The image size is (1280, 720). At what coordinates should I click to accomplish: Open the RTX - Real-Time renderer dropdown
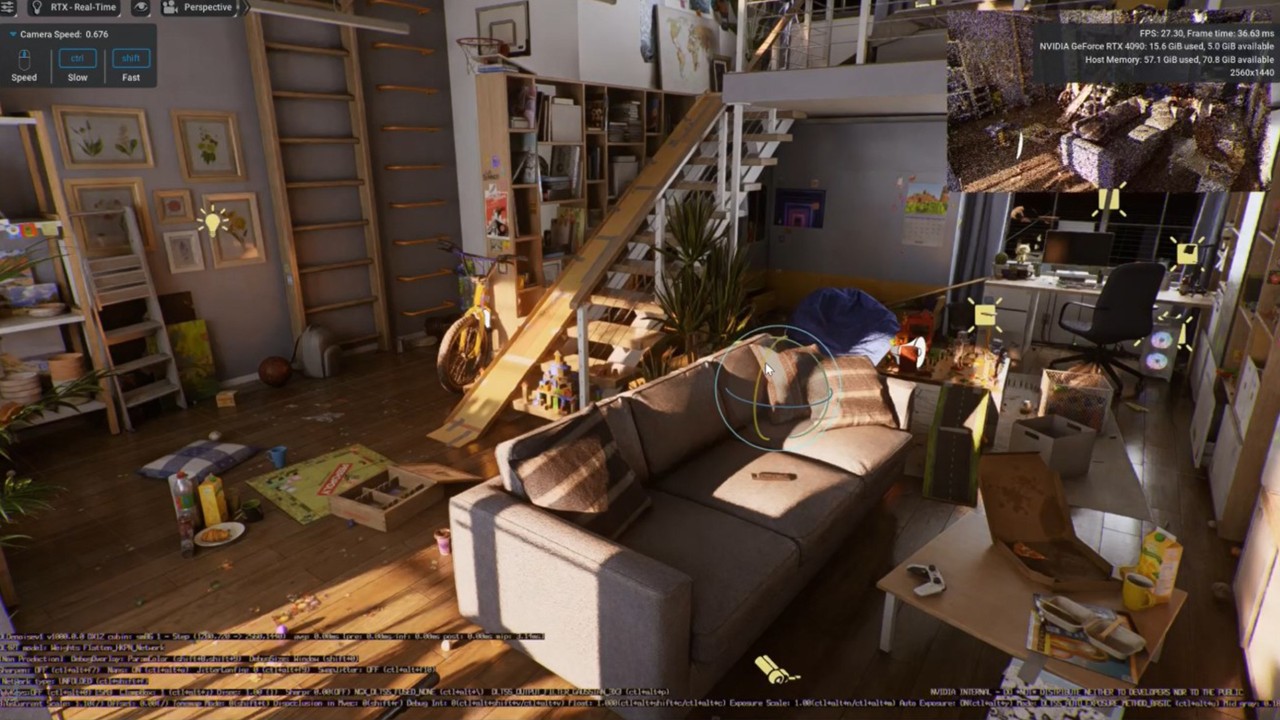pos(78,7)
